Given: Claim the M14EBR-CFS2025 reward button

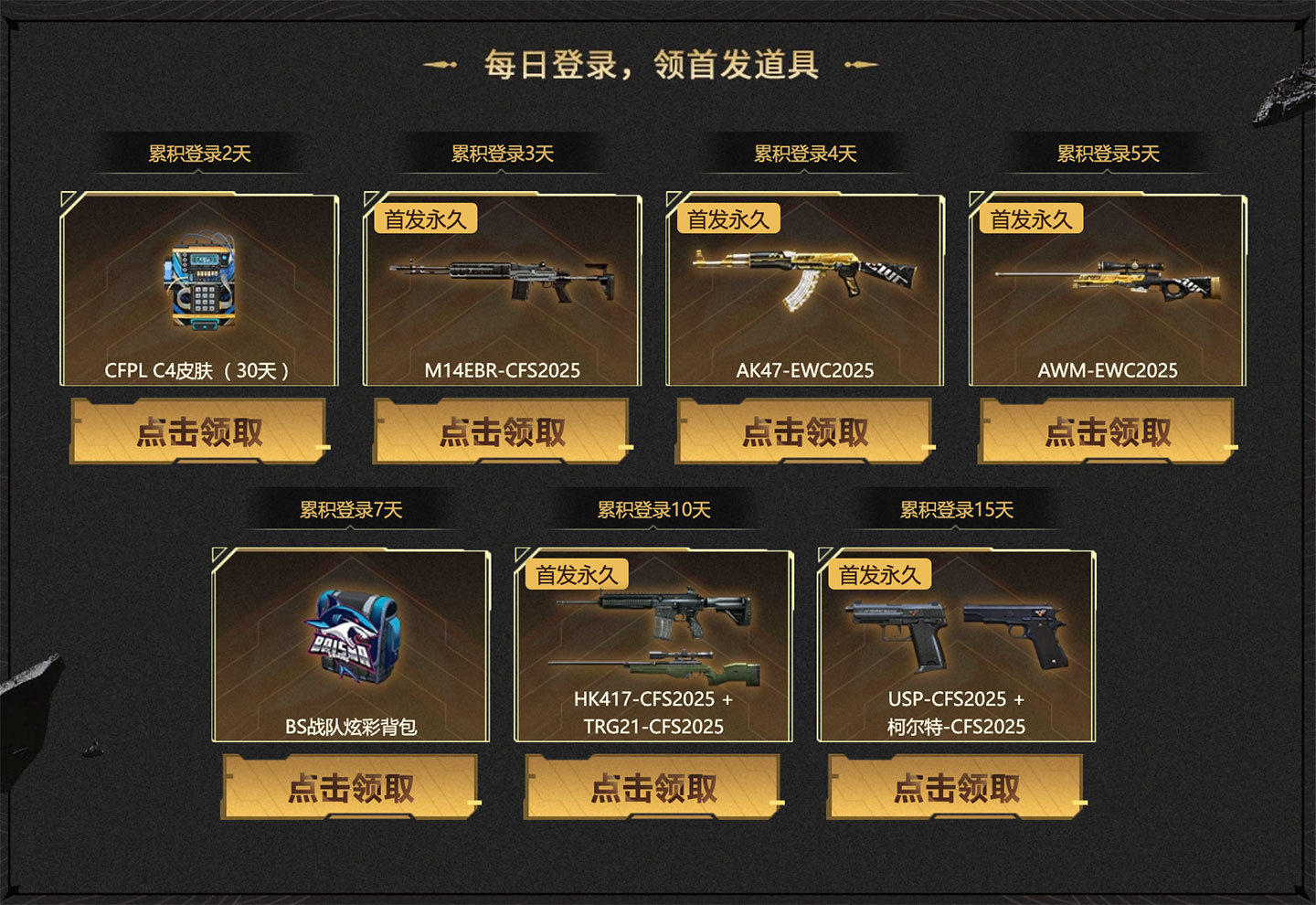Looking at the screenshot, I should [503, 430].
